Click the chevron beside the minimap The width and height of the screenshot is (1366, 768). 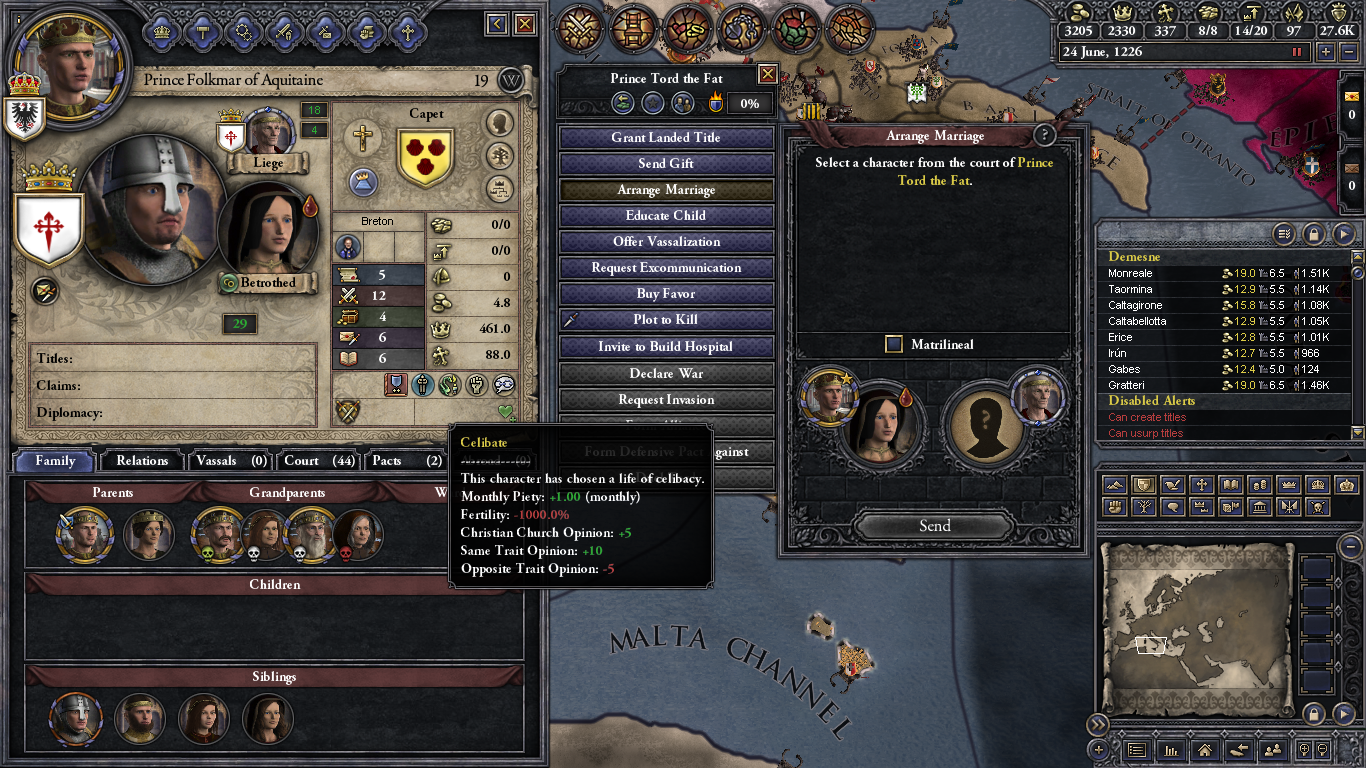tap(1345, 714)
